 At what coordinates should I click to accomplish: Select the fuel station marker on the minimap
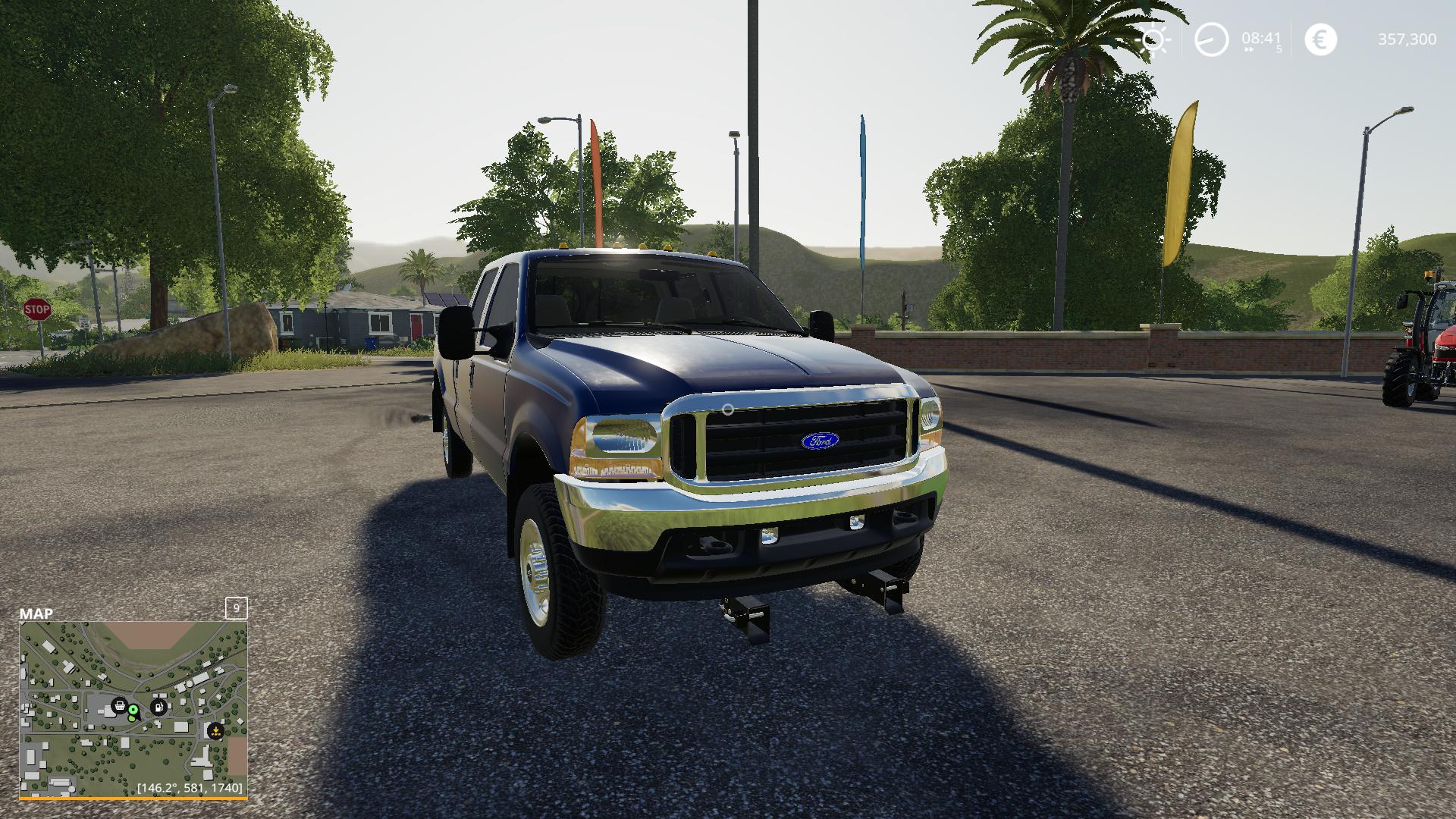click(159, 708)
